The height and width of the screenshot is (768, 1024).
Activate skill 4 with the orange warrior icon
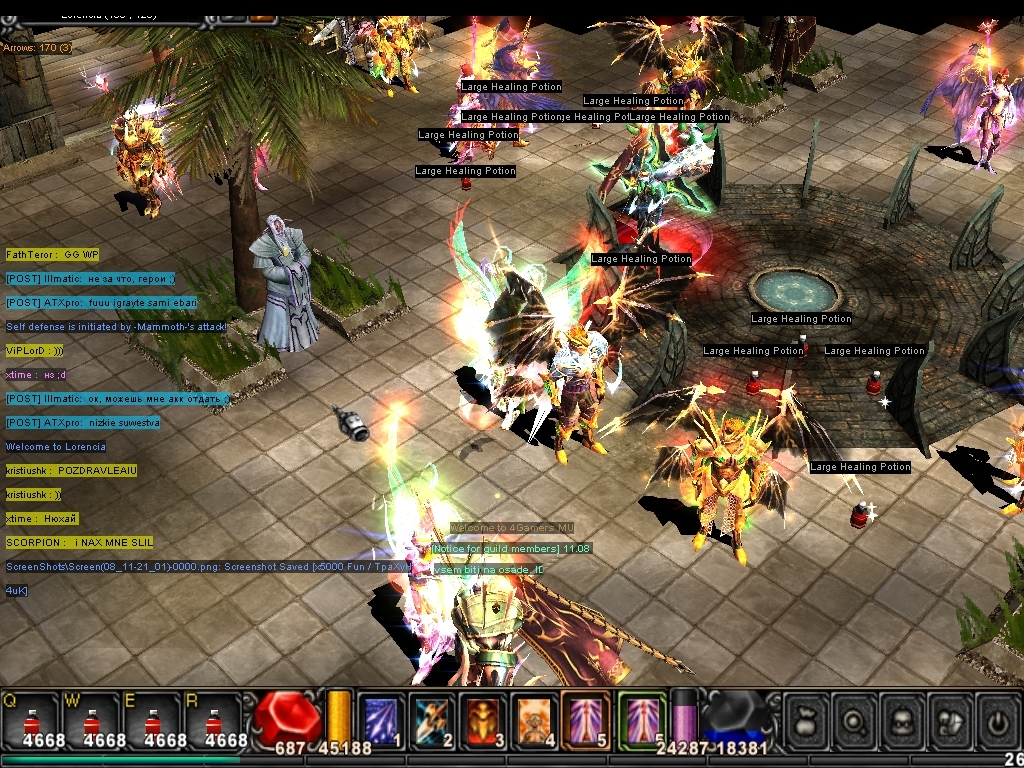(536, 720)
